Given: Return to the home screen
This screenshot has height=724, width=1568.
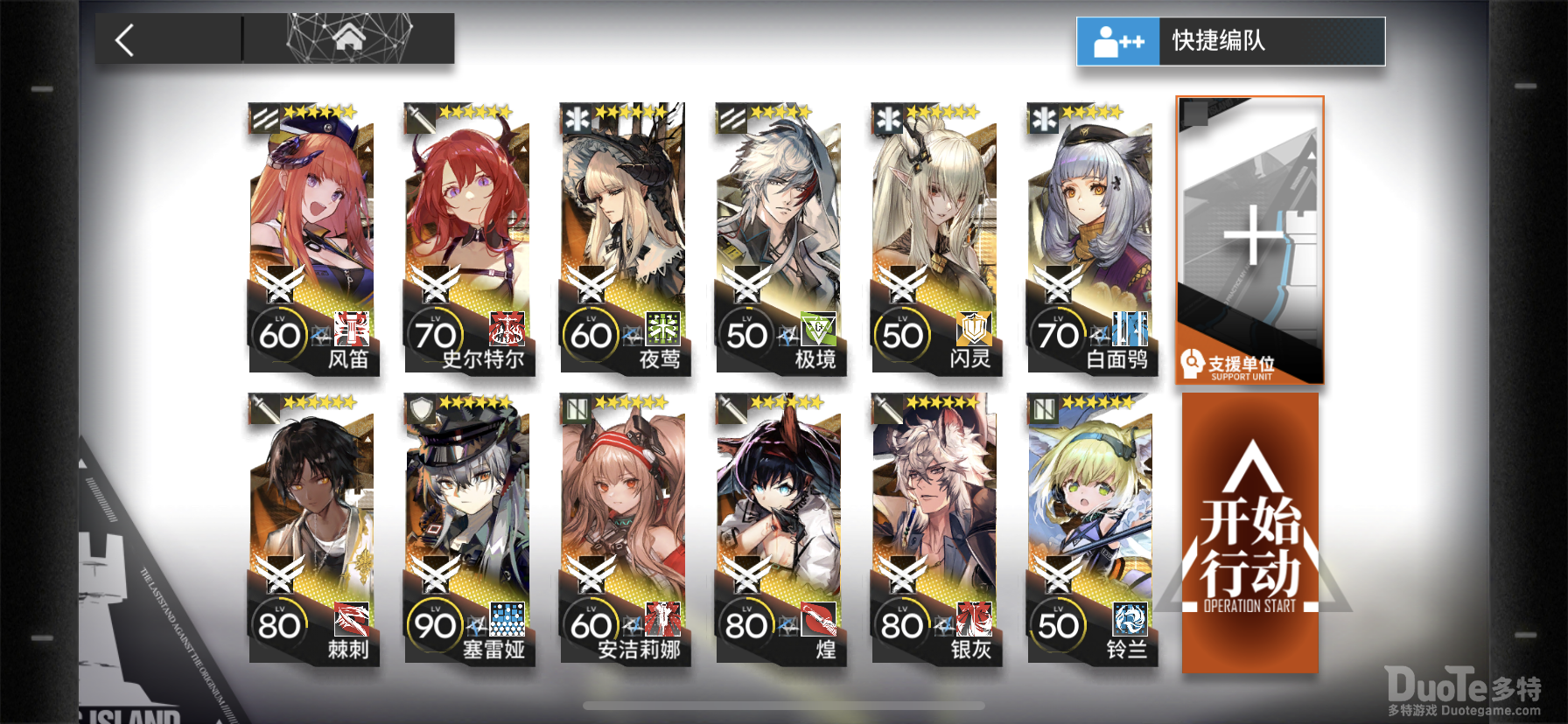Looking at the screenshot, I should [348, 38].
